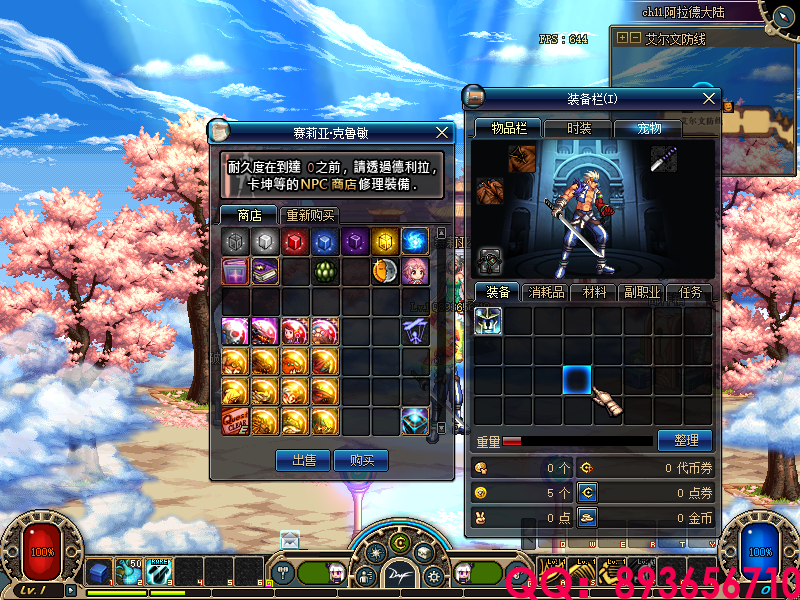The height and width of the screenshot is (600, 800).
Task: Click the 出售 sell button
Action: click(303, 460)
